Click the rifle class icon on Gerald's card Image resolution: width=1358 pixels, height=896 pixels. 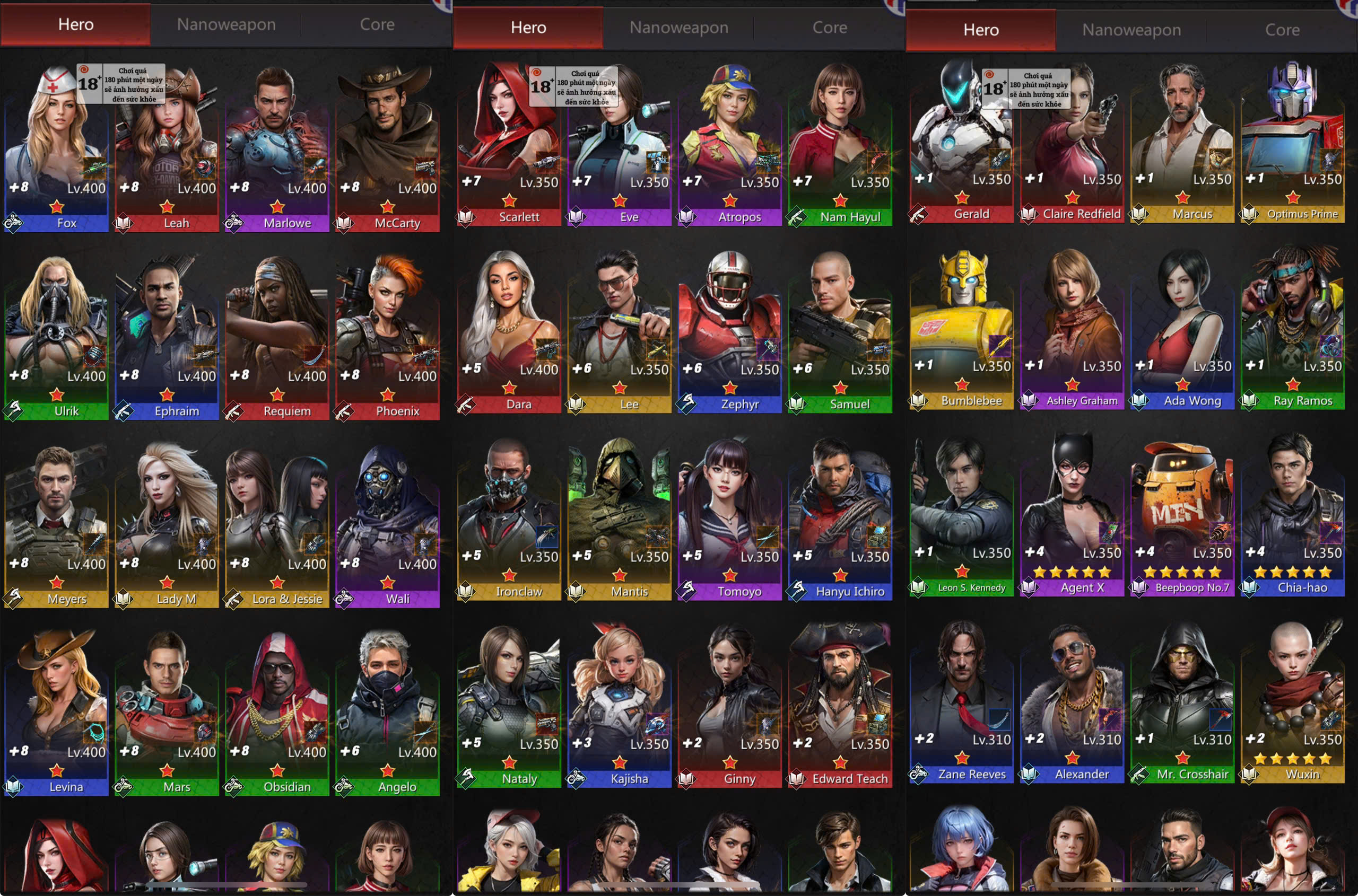click(x=919, y=214)
